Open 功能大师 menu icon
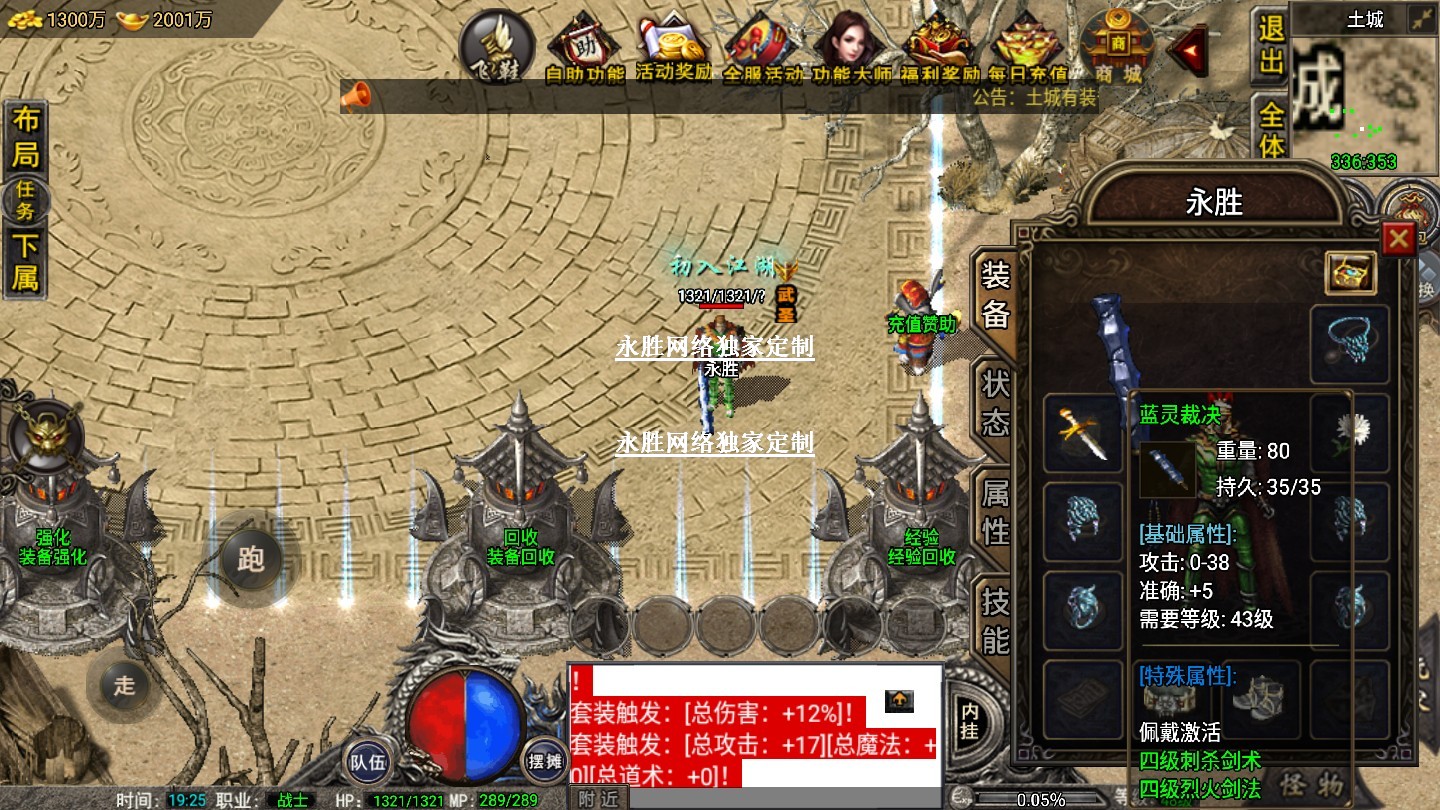 click(849, 47)
